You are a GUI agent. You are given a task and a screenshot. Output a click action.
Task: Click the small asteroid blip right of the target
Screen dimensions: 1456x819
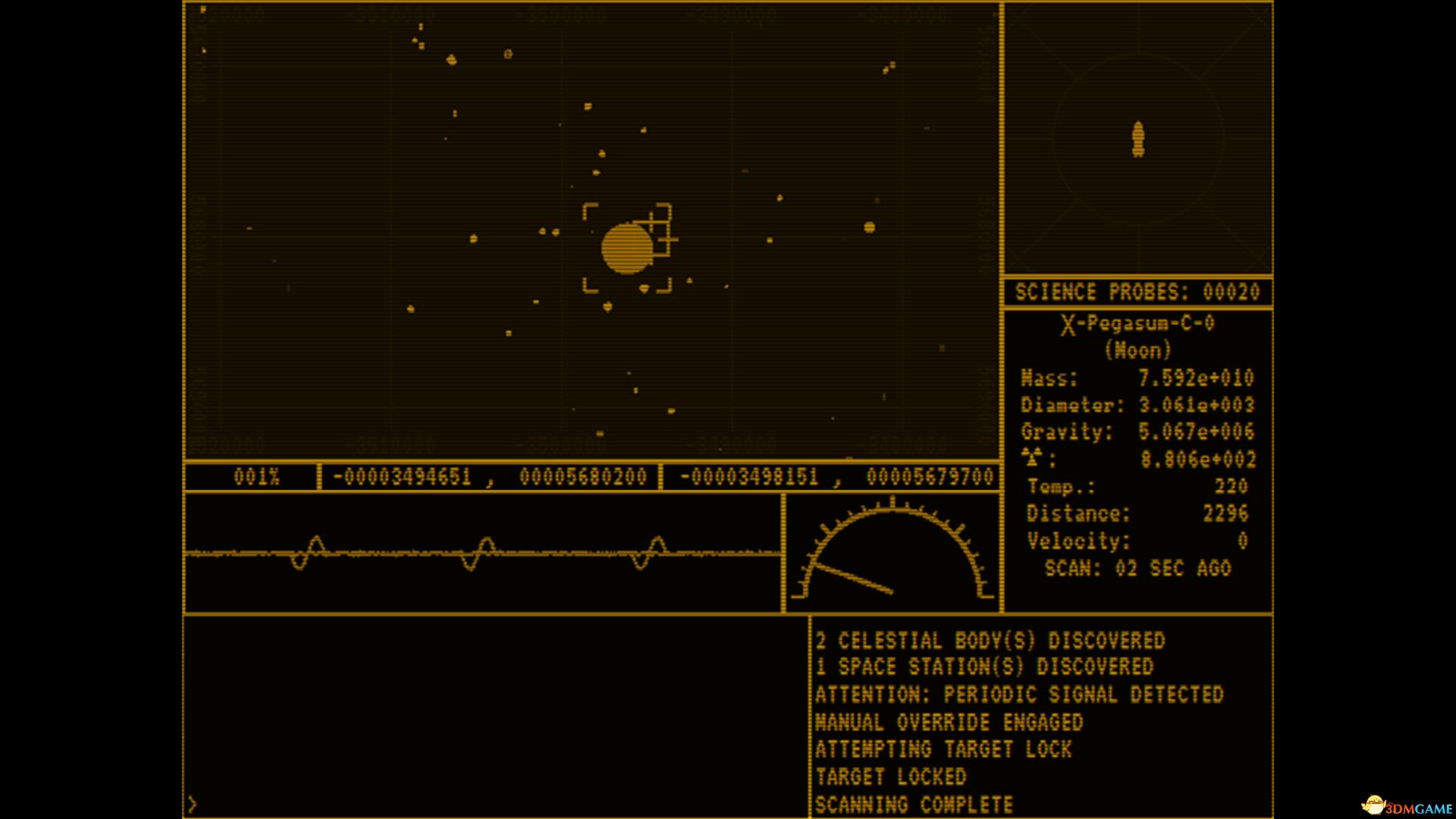[868, 225]
